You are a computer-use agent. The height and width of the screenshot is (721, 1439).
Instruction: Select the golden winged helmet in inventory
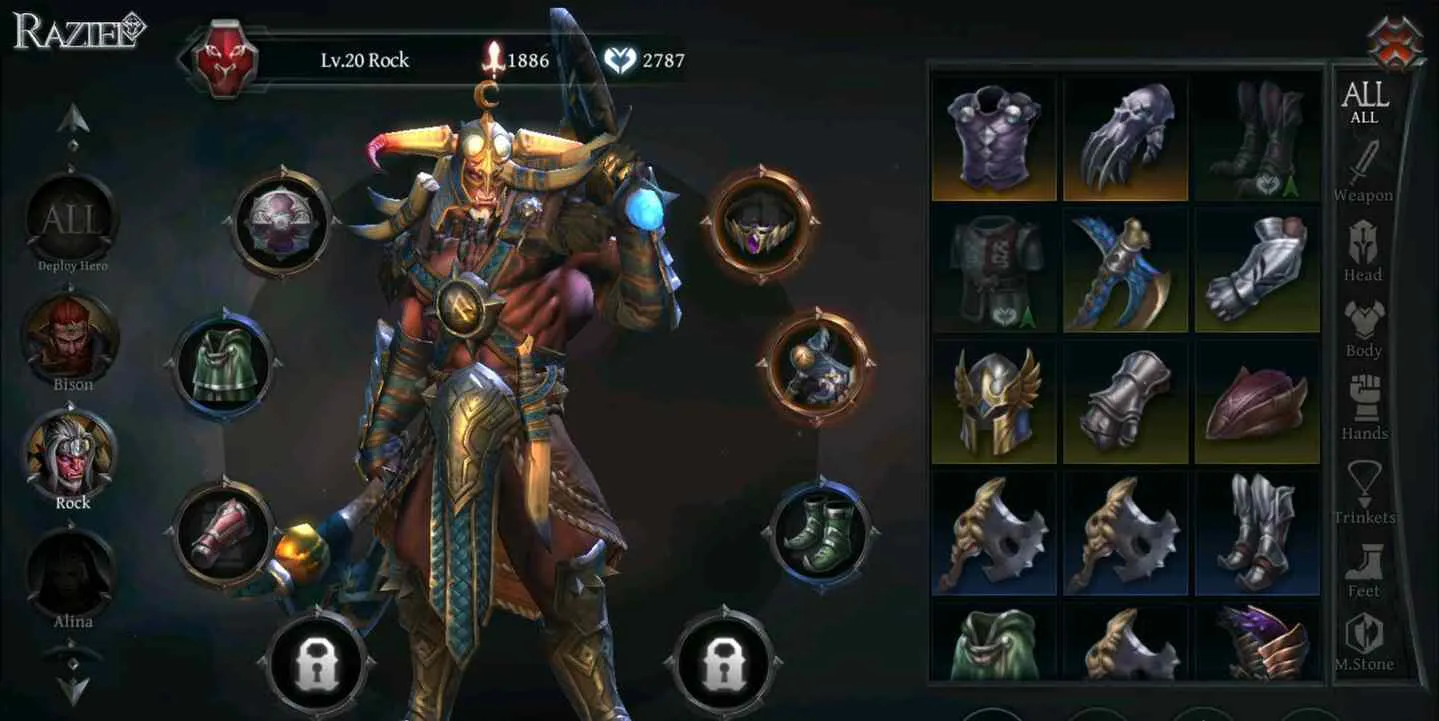coord(992,399)
